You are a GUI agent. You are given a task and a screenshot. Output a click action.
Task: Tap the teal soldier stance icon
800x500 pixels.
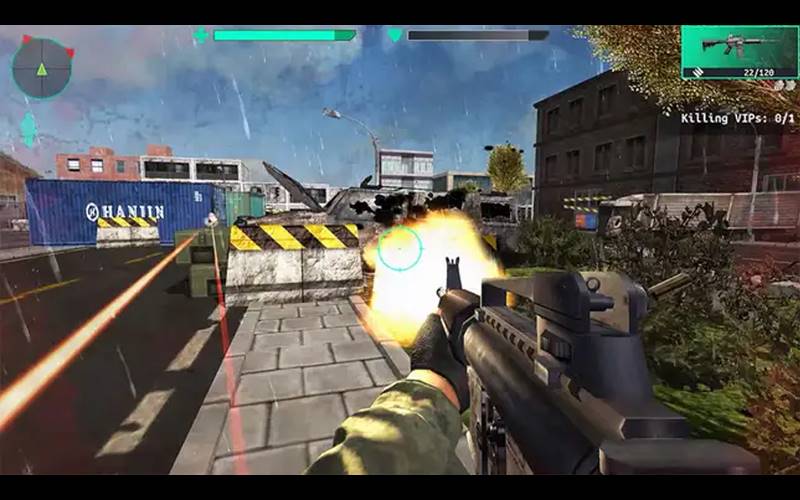click(28, 129)
